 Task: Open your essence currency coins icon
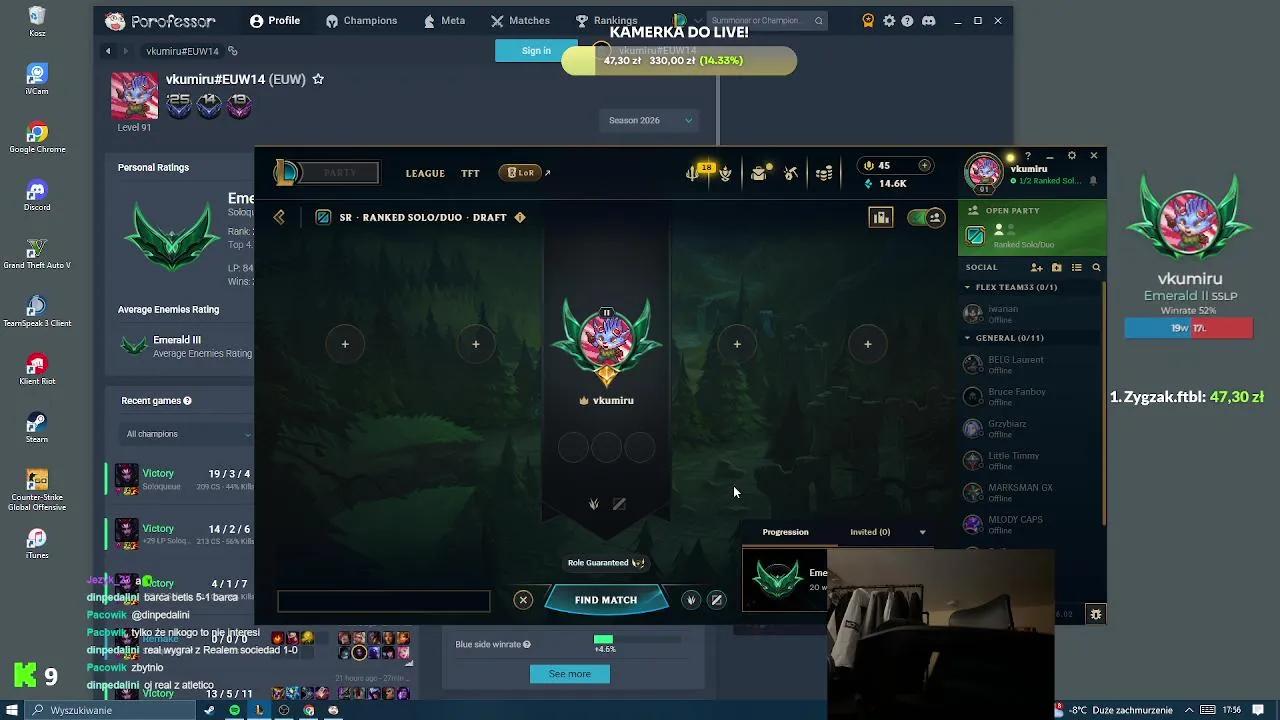tap(823, 172)
